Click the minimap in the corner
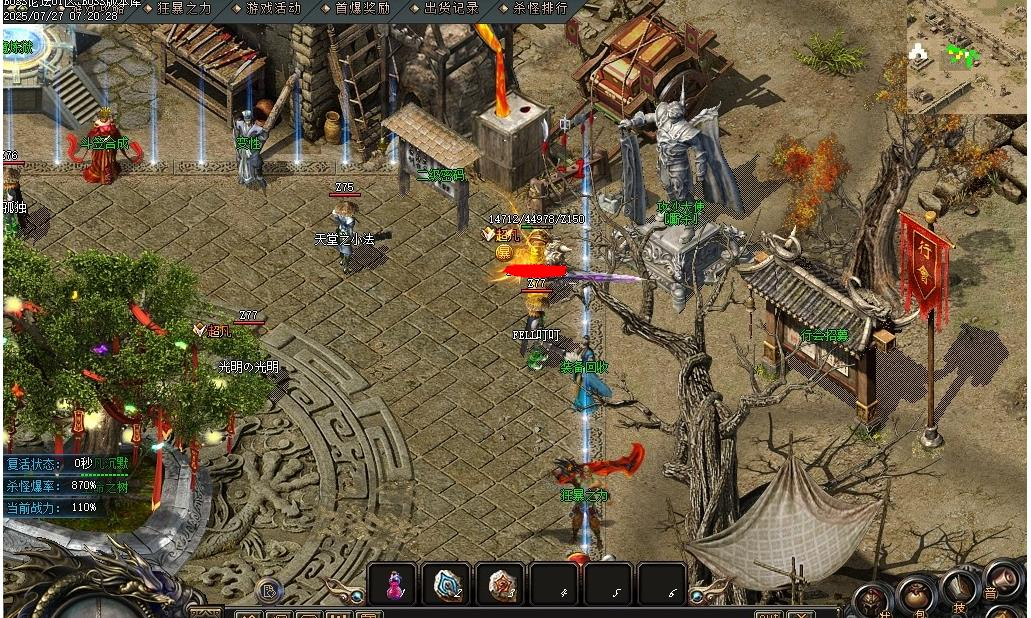Viewport: 1031px width, 618px height. 966,56
